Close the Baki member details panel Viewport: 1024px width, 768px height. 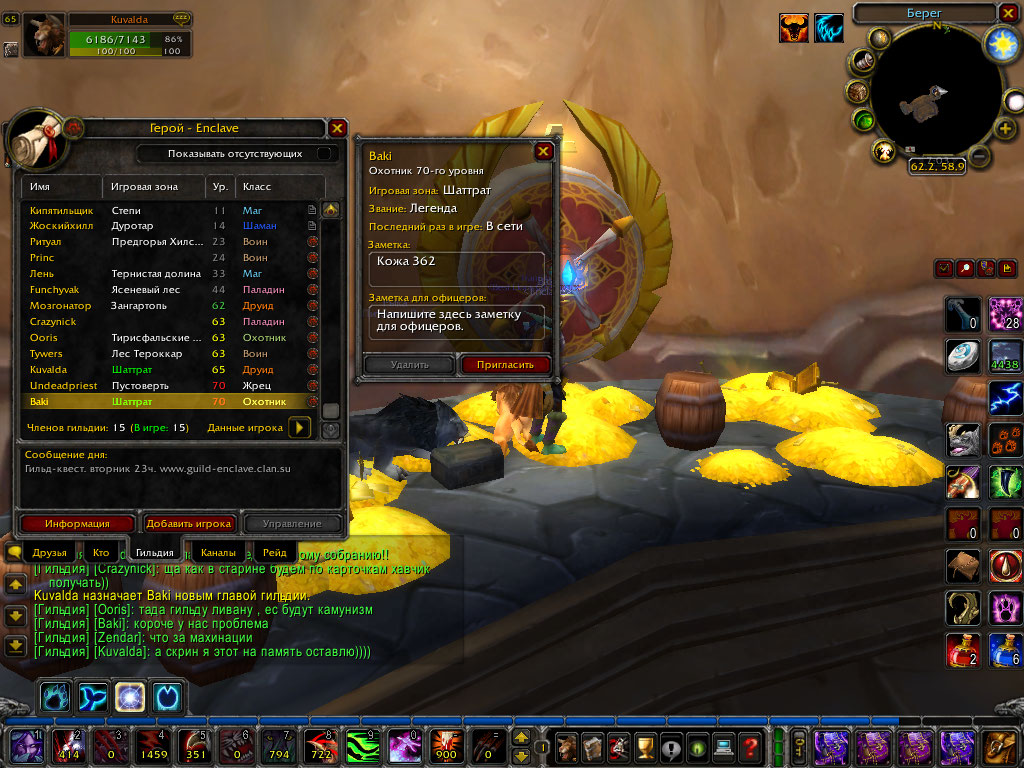coord(543,151)
